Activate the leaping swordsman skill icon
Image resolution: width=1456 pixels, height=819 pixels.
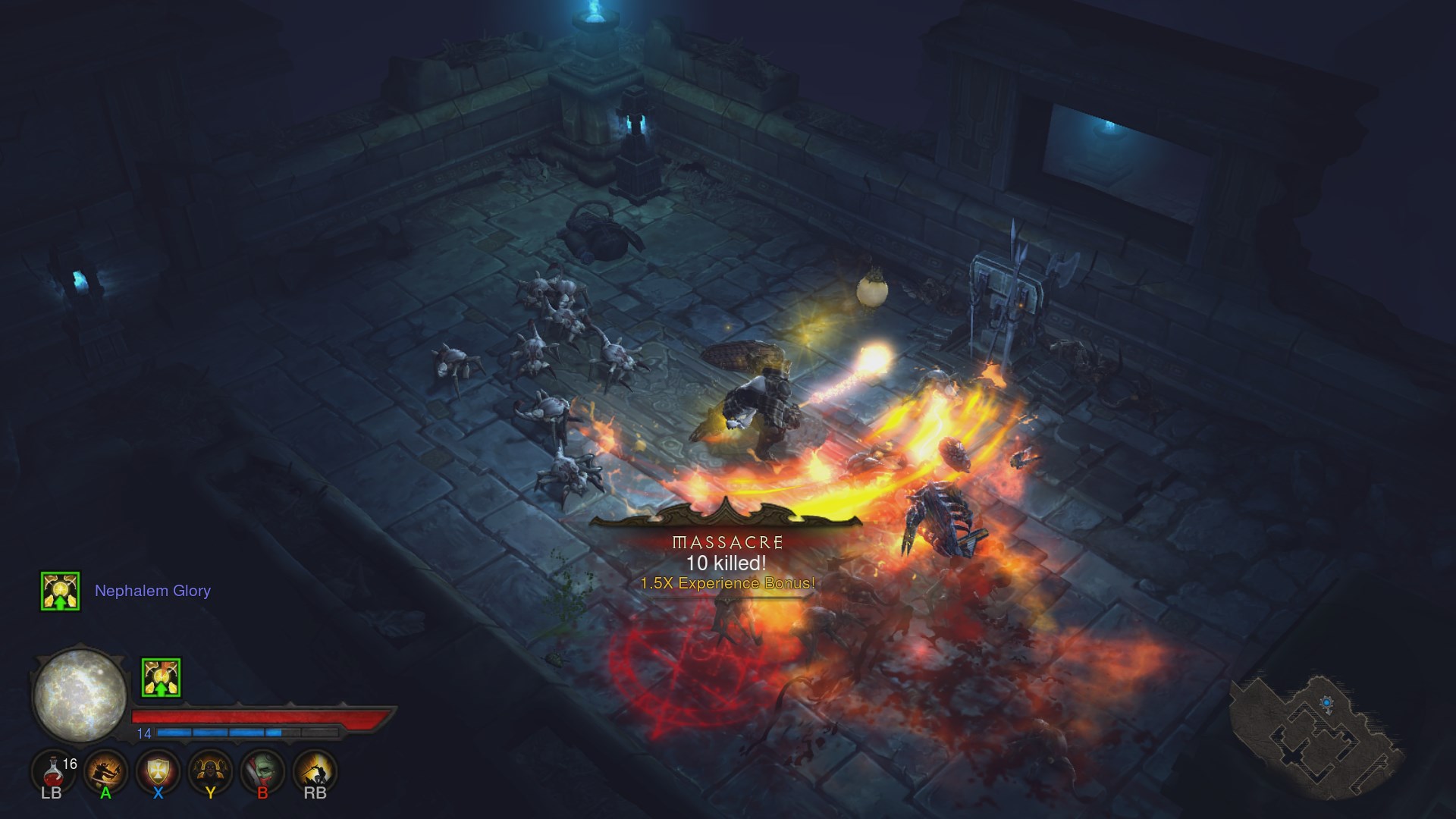point(315,771)
